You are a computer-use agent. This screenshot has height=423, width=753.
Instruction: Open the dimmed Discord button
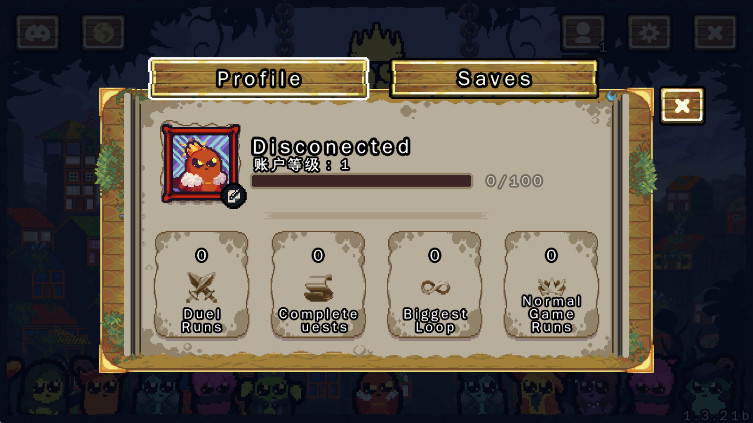click(x=38, y=33)
